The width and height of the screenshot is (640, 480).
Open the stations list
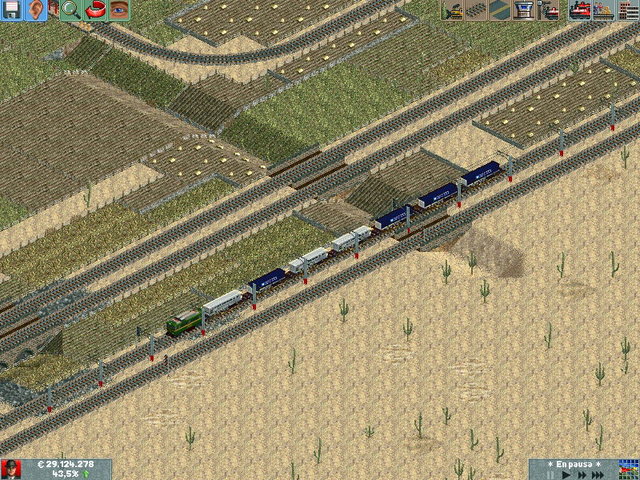[x=602, y=11]
